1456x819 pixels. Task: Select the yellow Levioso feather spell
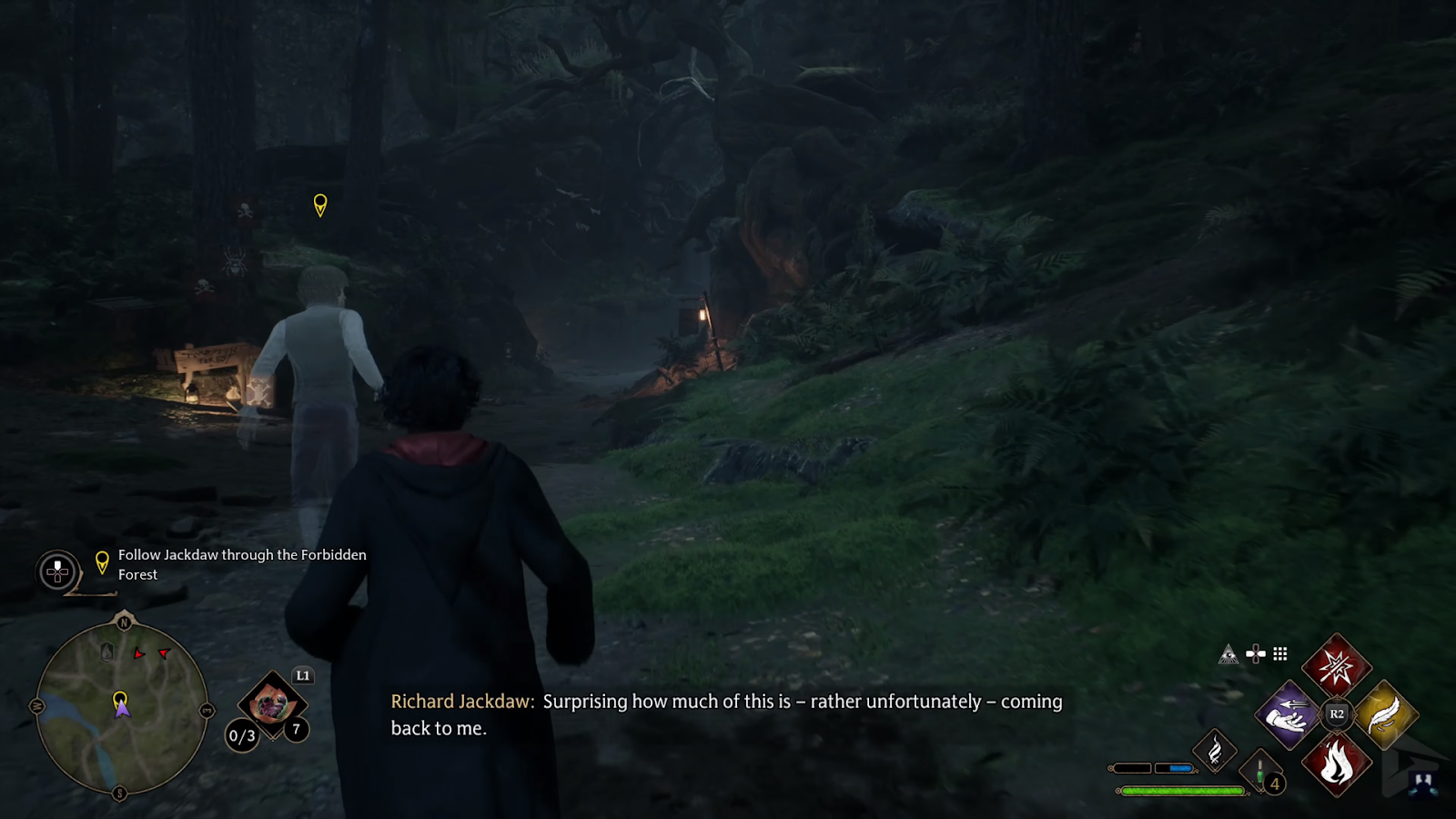[1385, 714]
